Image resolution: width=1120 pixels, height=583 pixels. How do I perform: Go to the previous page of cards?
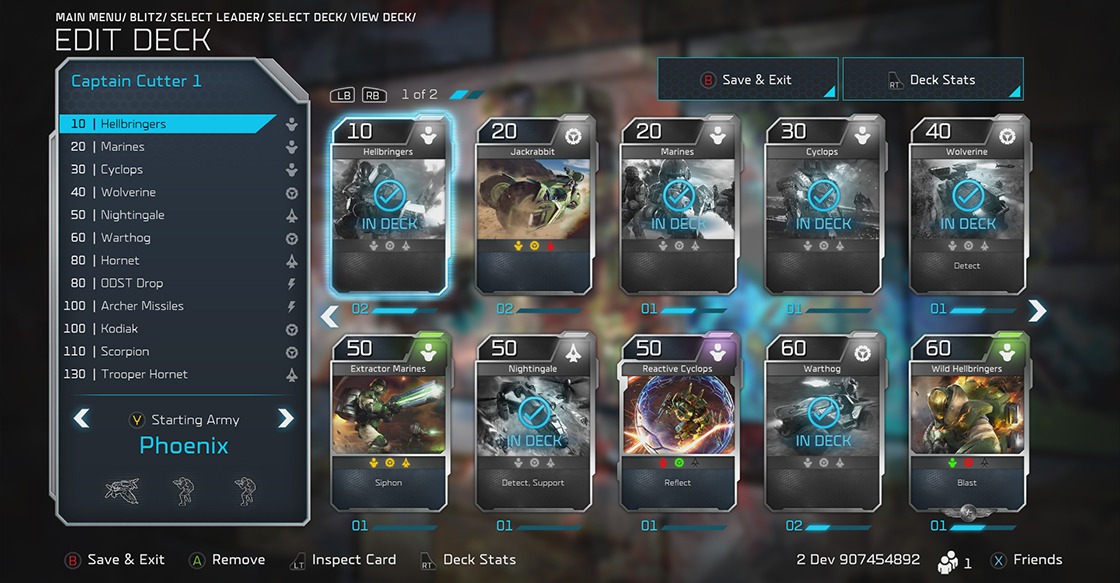tap(329, 316)
